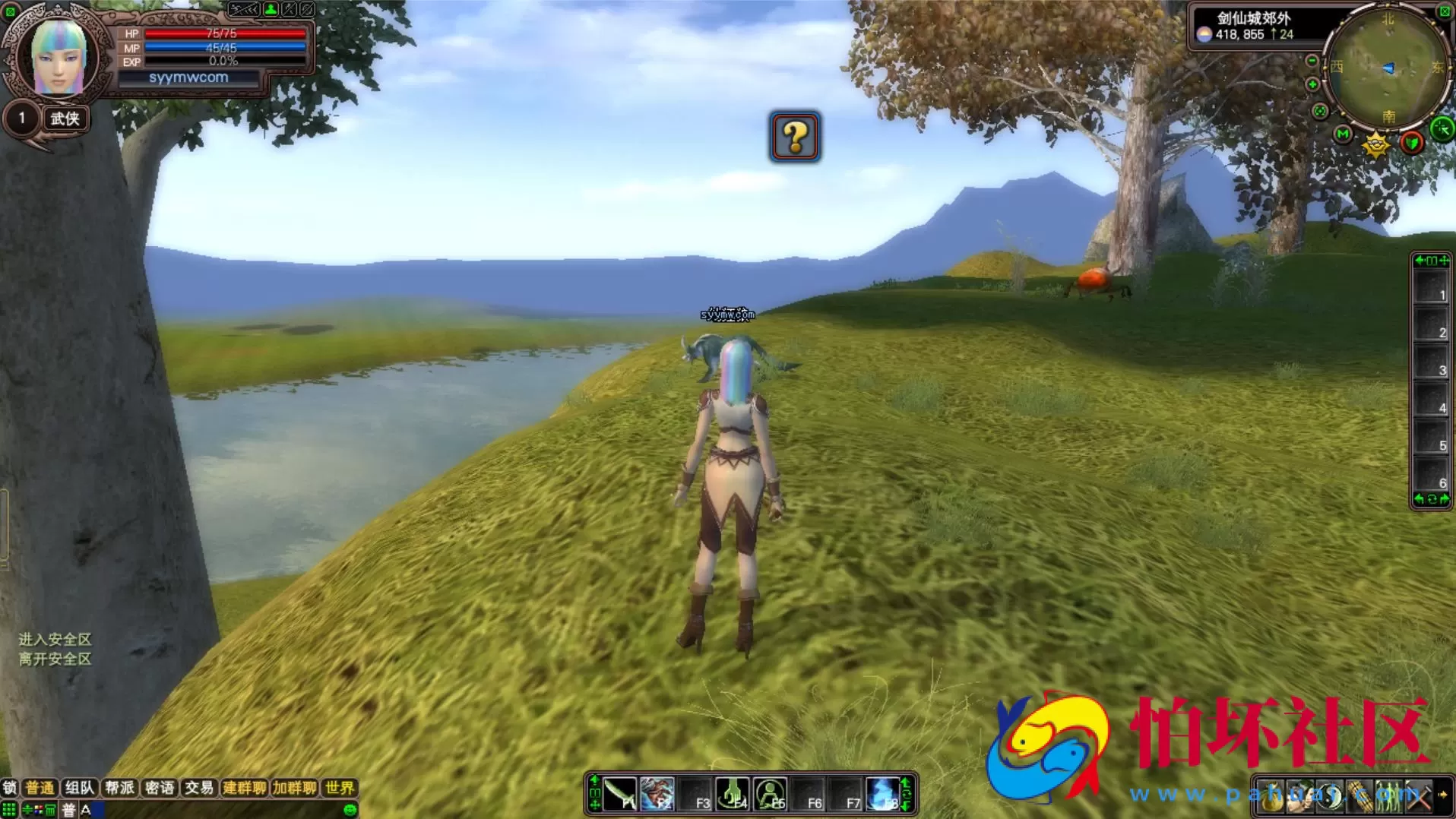Click the 建群聊 create group chat button

pos(244,788)
